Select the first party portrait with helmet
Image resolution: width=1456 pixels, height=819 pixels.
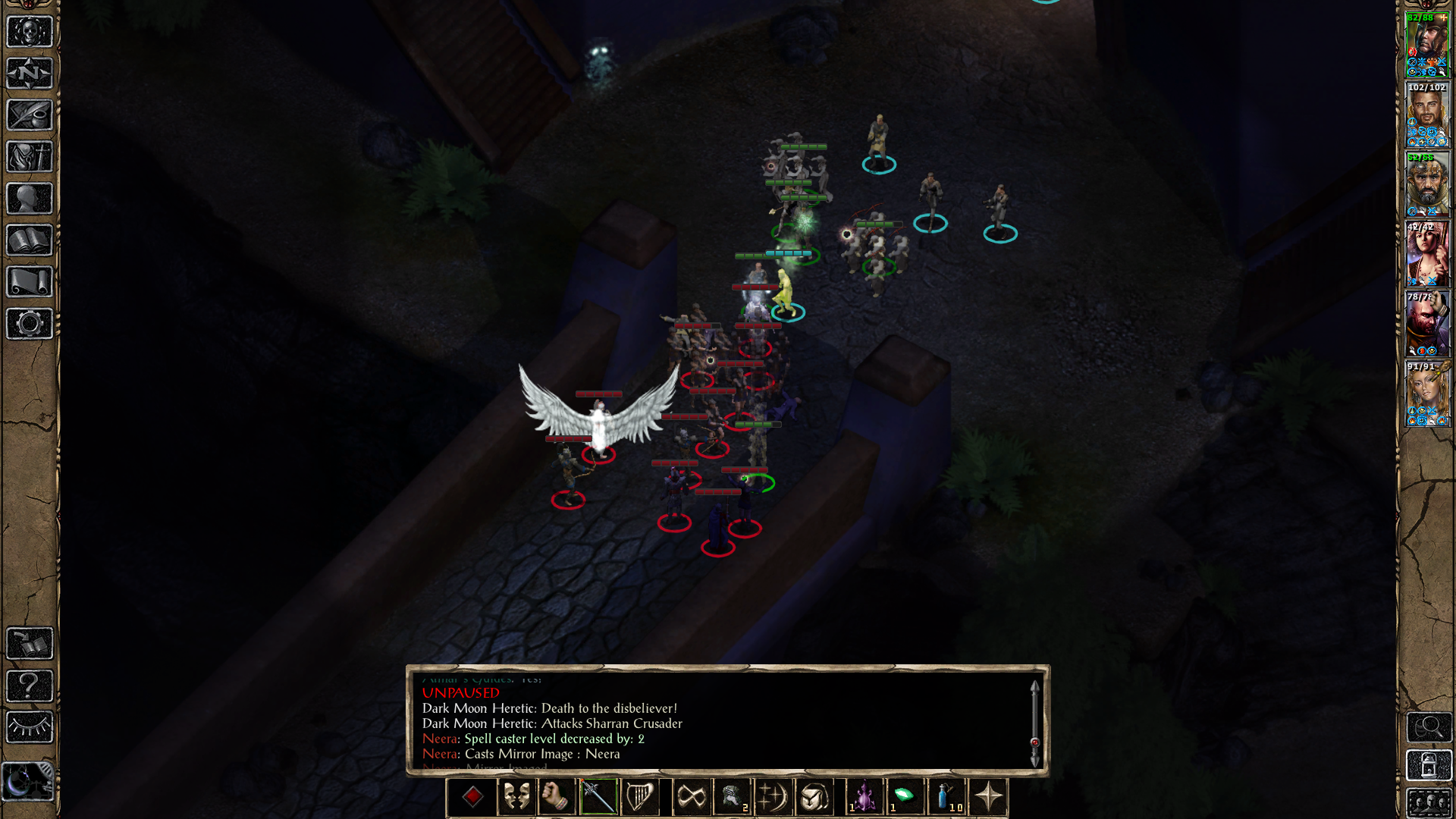point(1427,44)
